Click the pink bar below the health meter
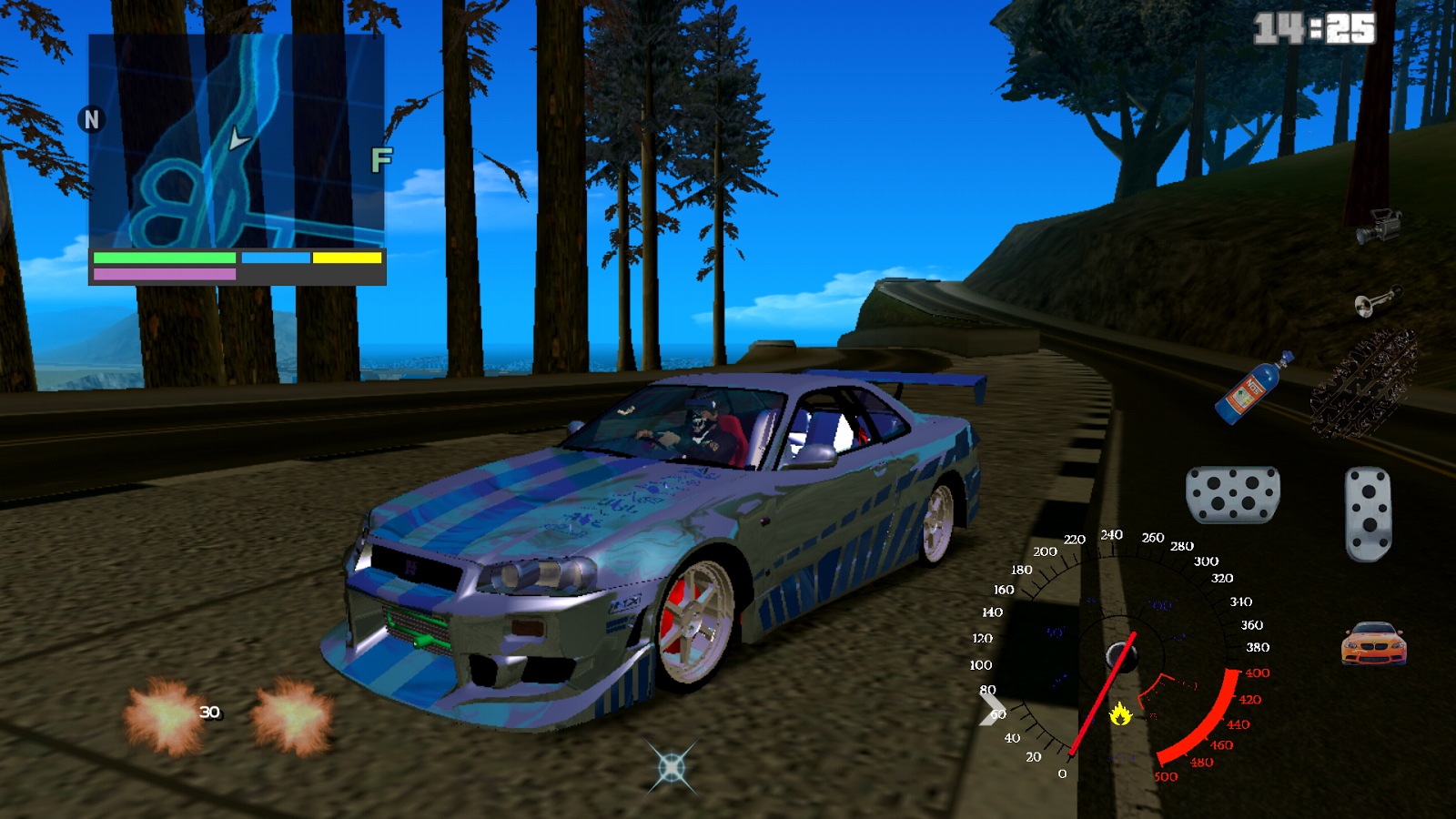This screenshot has height=819, width=1456. (x=164, y=275)
